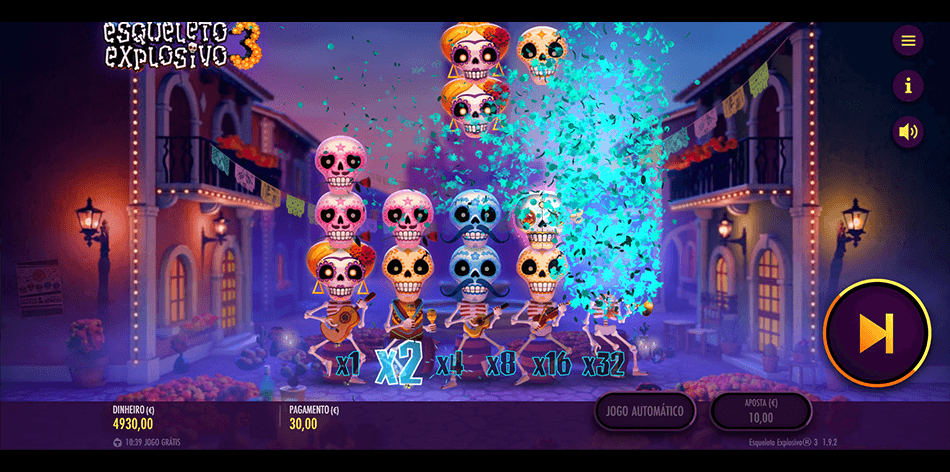Open the hamburger menu
Viewport: 950px width, 472px height.
(908, 41)
